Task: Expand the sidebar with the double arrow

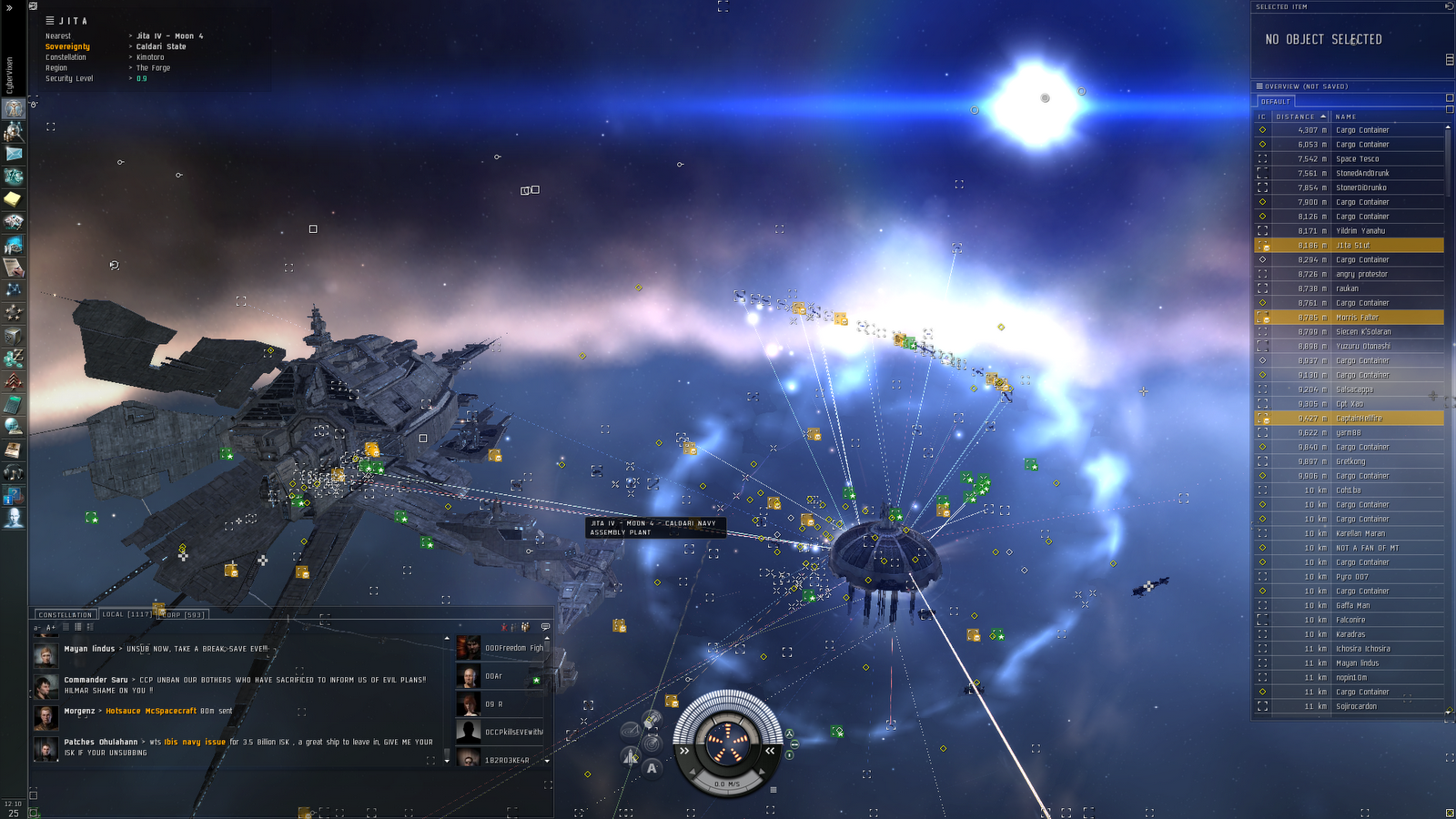Action: click(x=9, y=6)
